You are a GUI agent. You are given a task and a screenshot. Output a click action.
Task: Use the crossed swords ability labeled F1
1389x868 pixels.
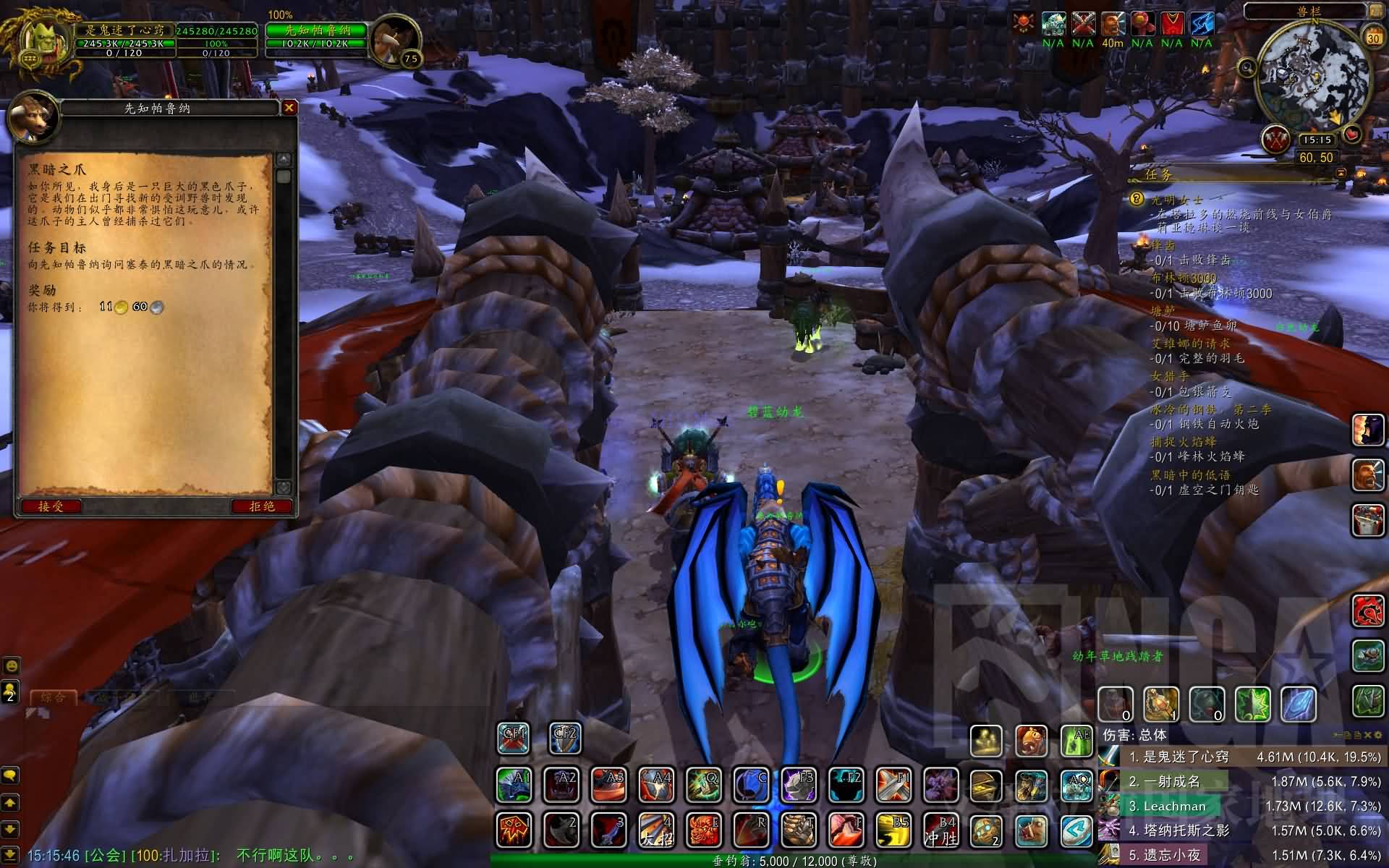click(893, 786)
